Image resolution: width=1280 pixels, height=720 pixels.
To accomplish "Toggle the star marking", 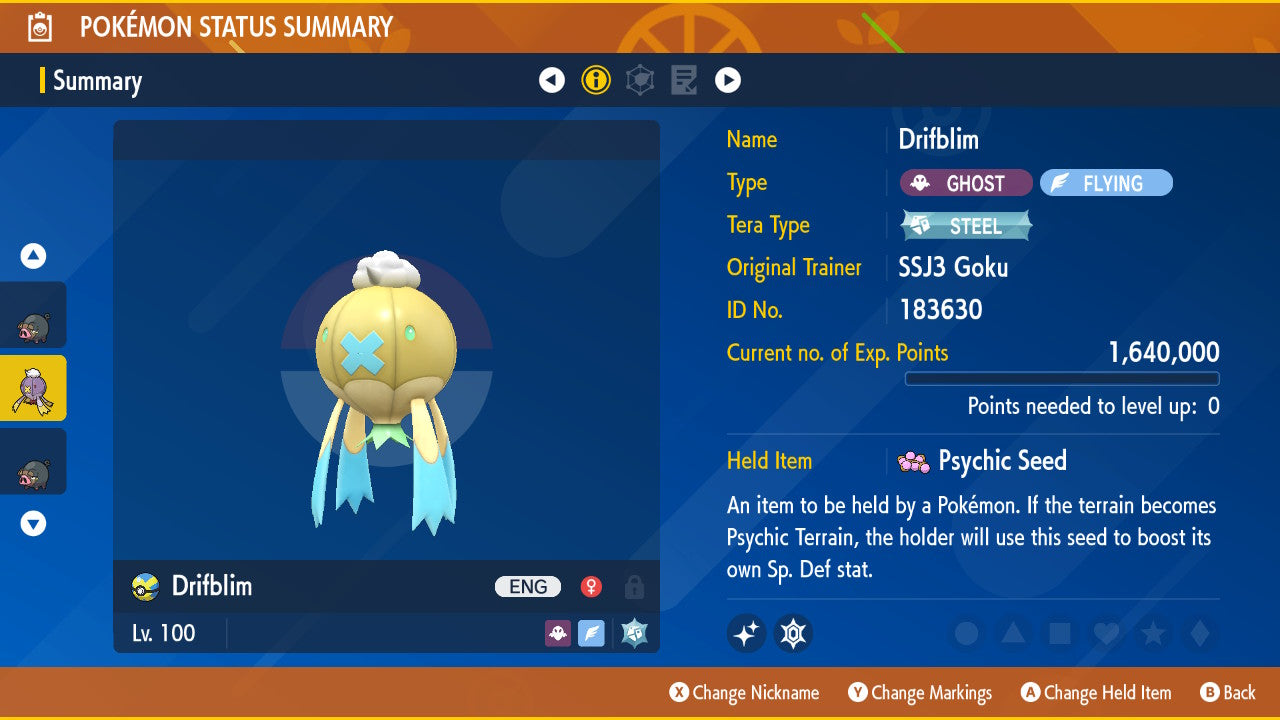I will point(1152,633).
